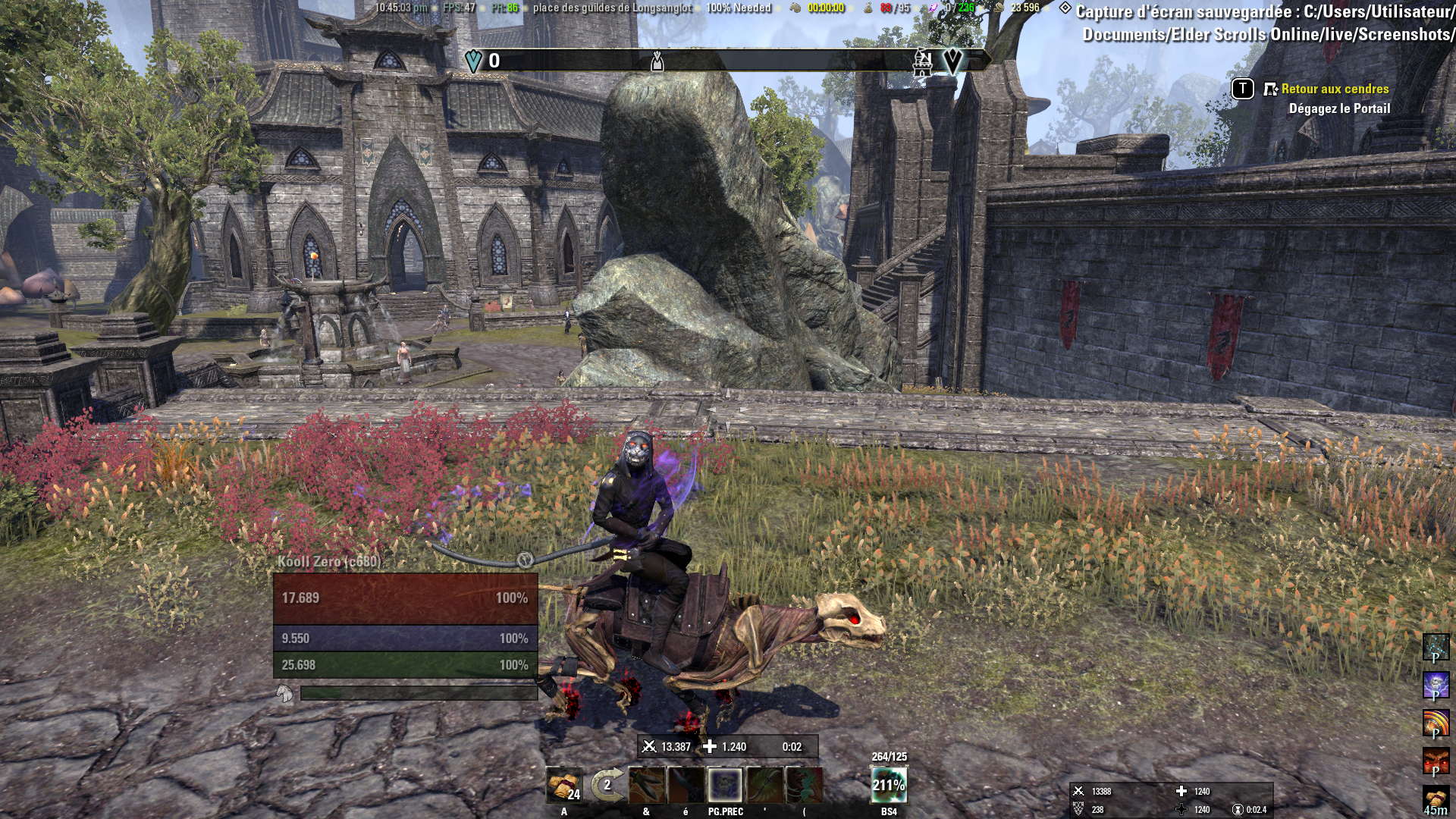Select the castle marker on the compass
Image resolution: width=1456 pixels, height=819 pixels.
pos(922,62)
